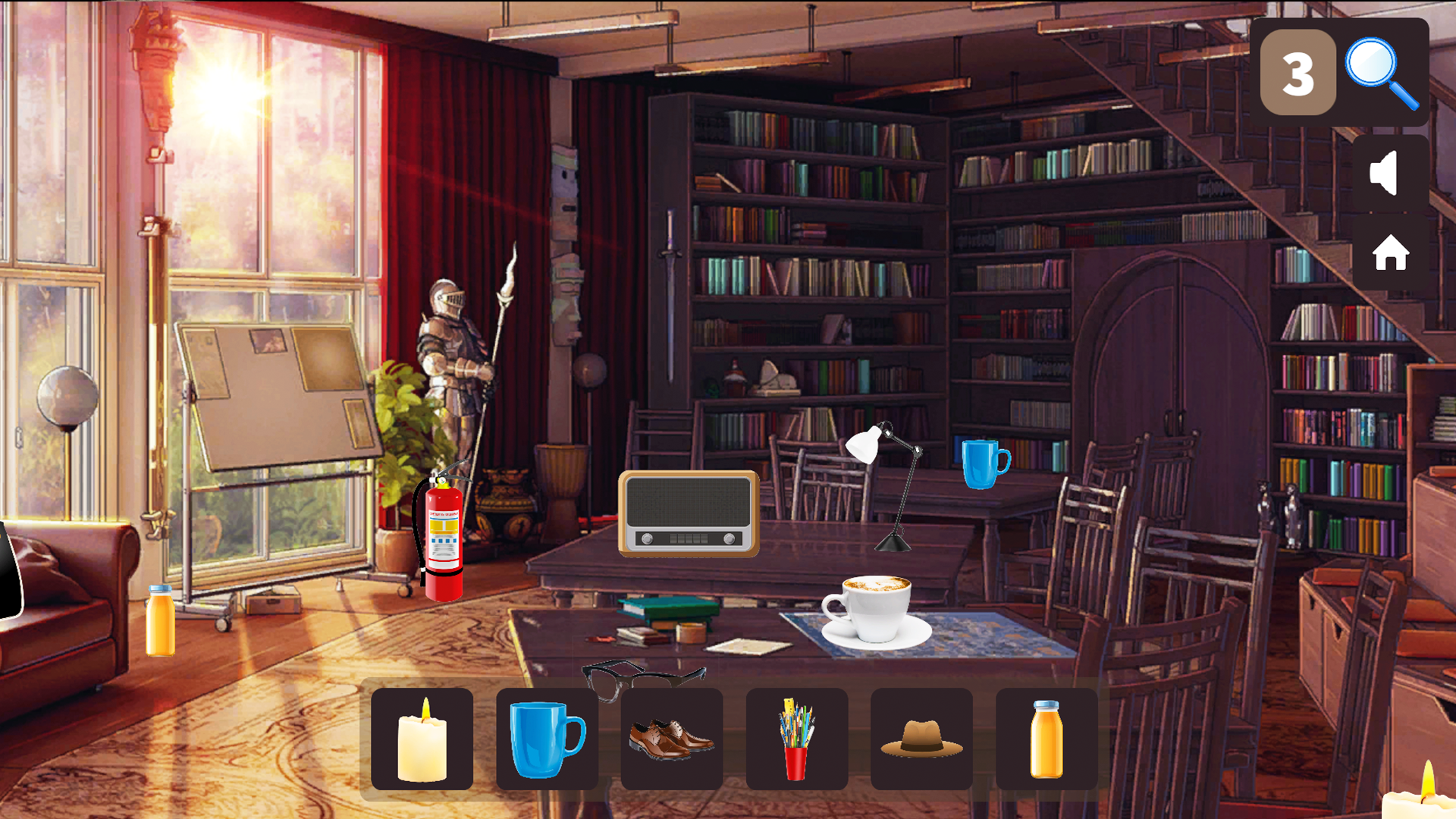Click the speaker sound icon

(1386, 171)
